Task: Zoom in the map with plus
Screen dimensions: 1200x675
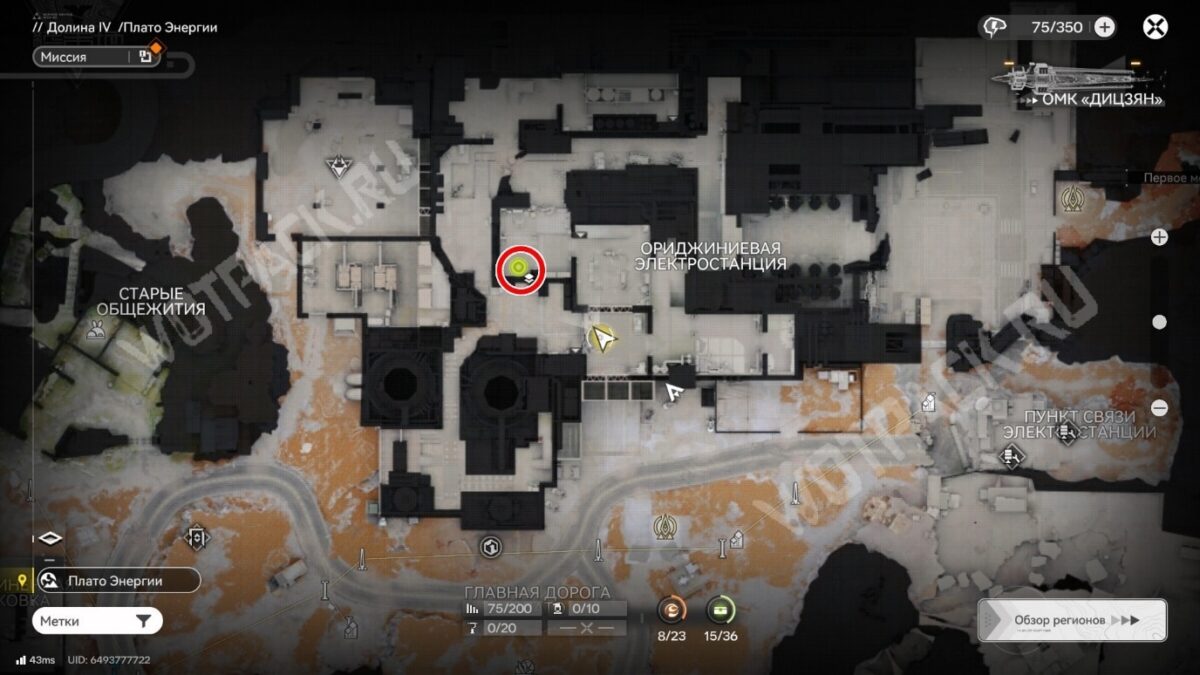Action: coord(1159,237)
